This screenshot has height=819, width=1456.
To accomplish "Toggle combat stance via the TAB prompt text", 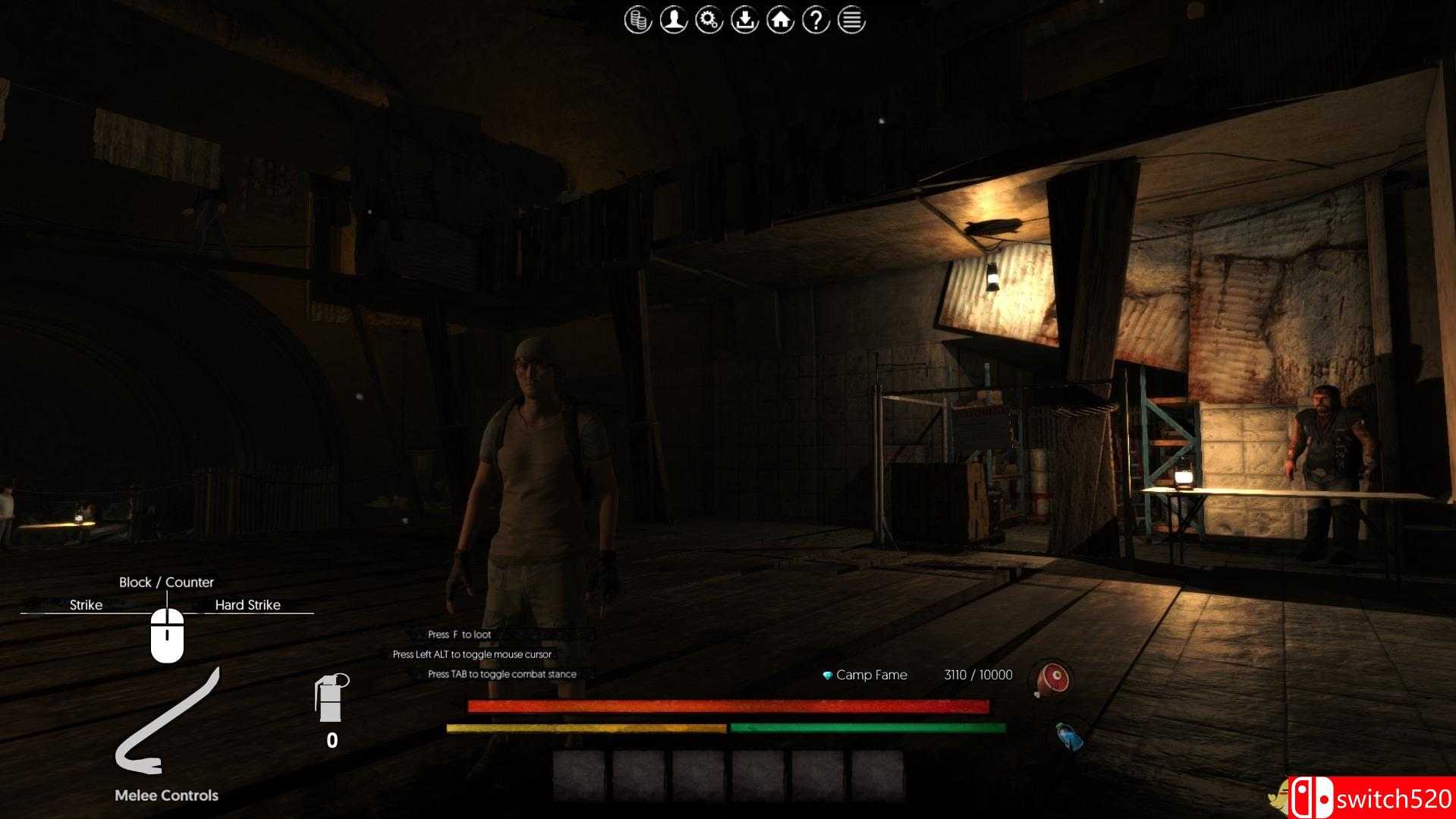I will (x=502, y=673).
